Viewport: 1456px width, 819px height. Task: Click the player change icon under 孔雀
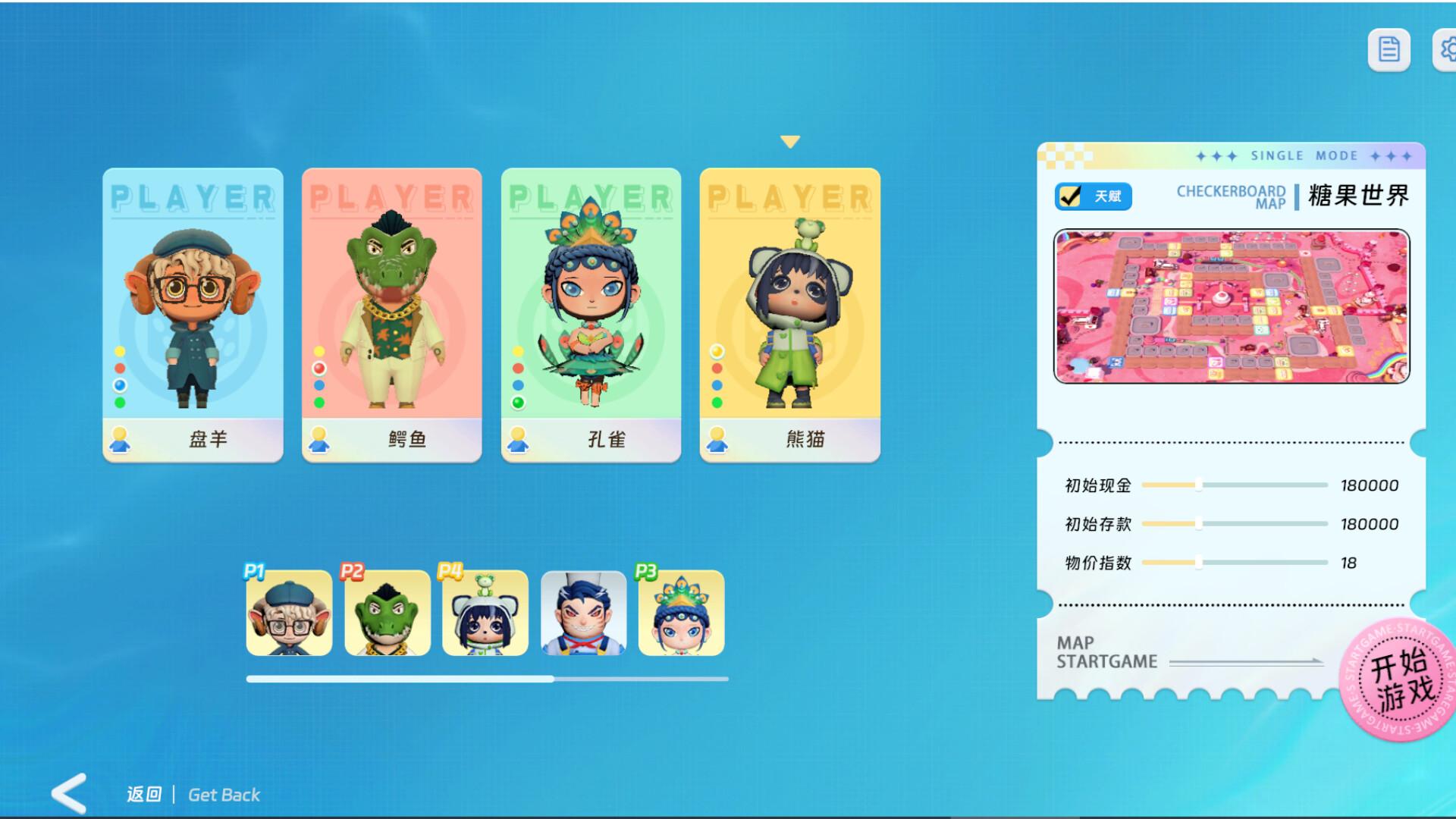519,438
